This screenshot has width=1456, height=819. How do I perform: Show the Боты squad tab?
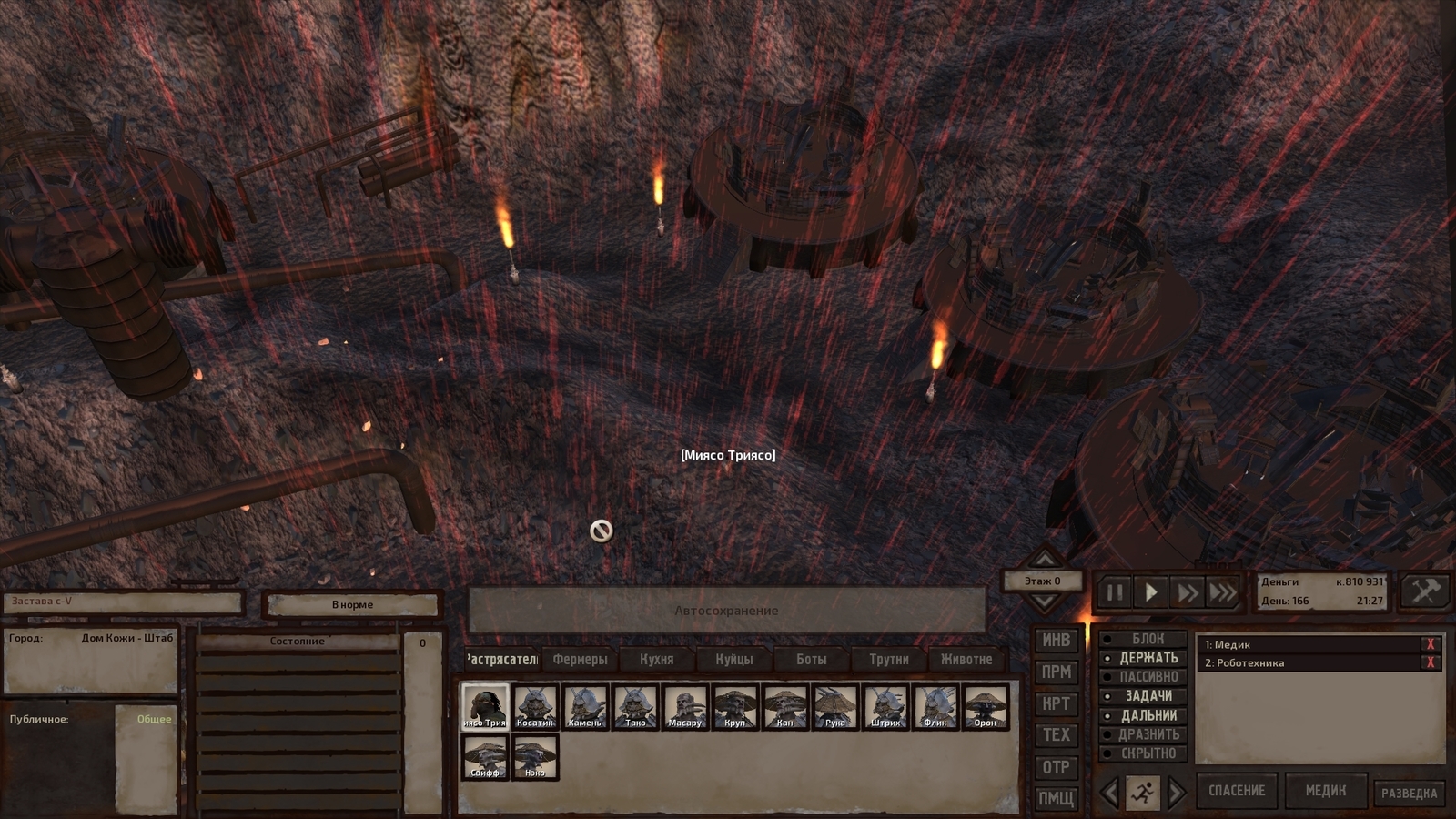coord(811,659)
